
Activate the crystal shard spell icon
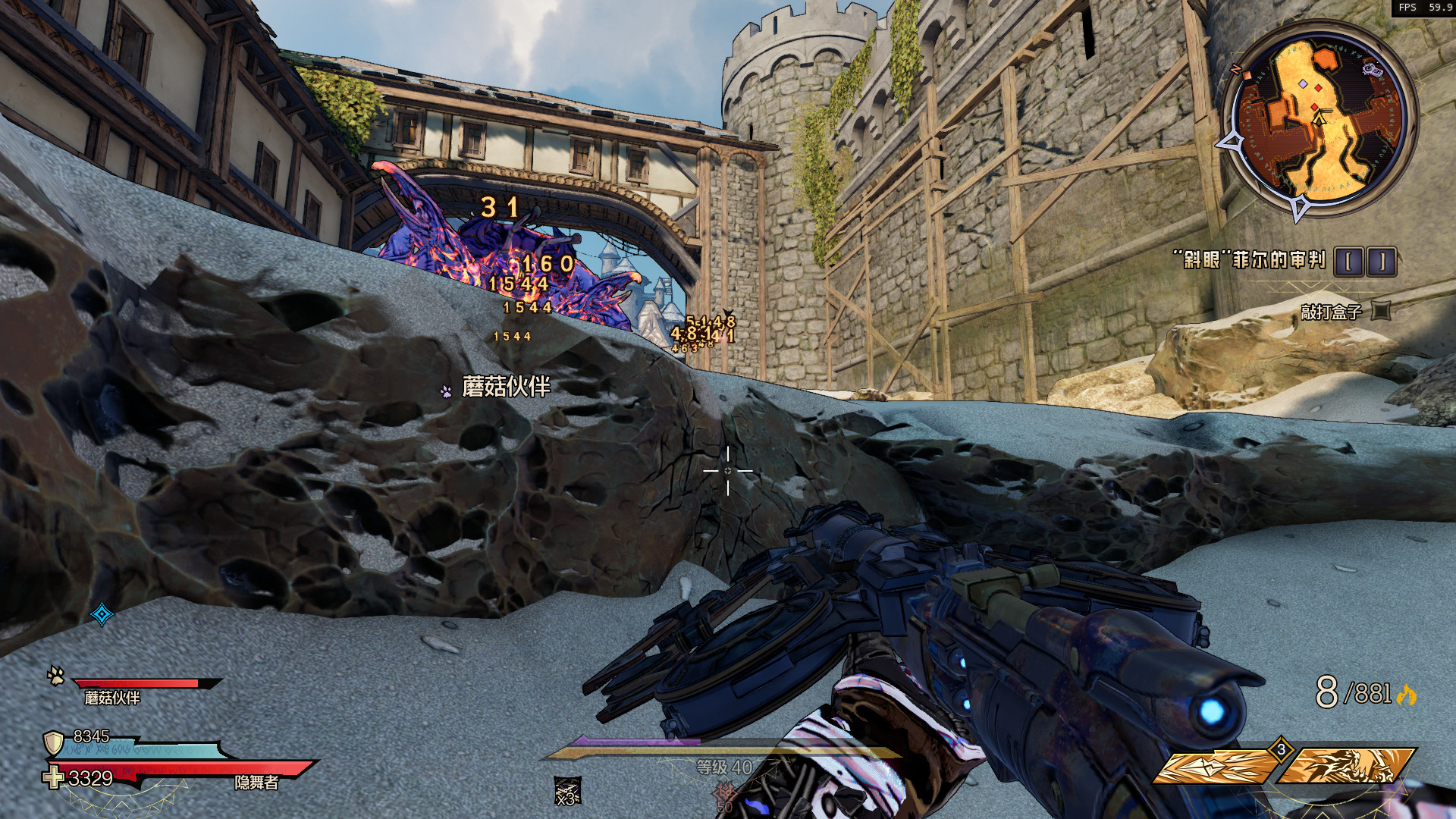click(x=1214, y=767)
